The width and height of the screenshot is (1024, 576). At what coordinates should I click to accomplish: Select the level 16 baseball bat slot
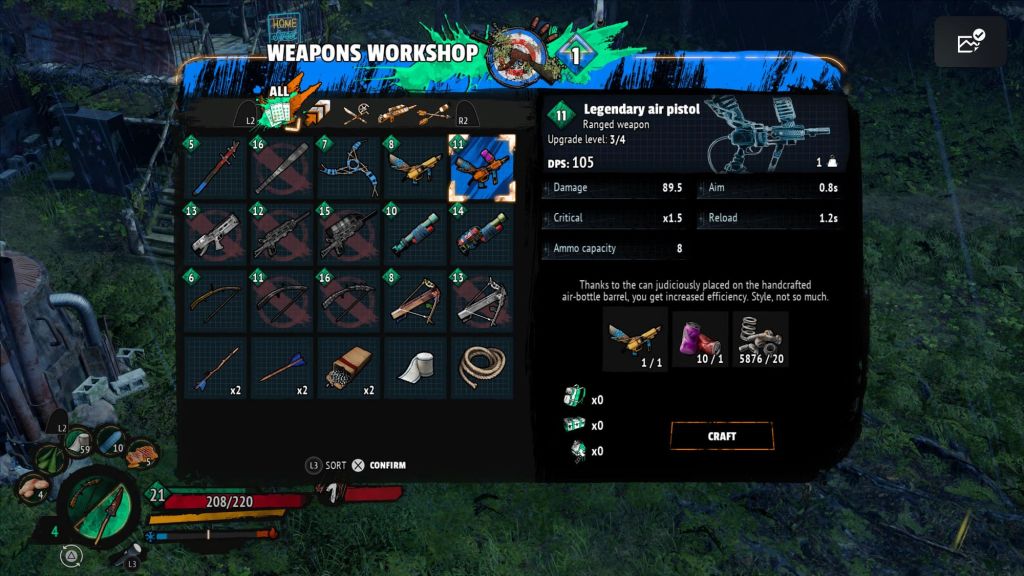(x=283, y=169)
